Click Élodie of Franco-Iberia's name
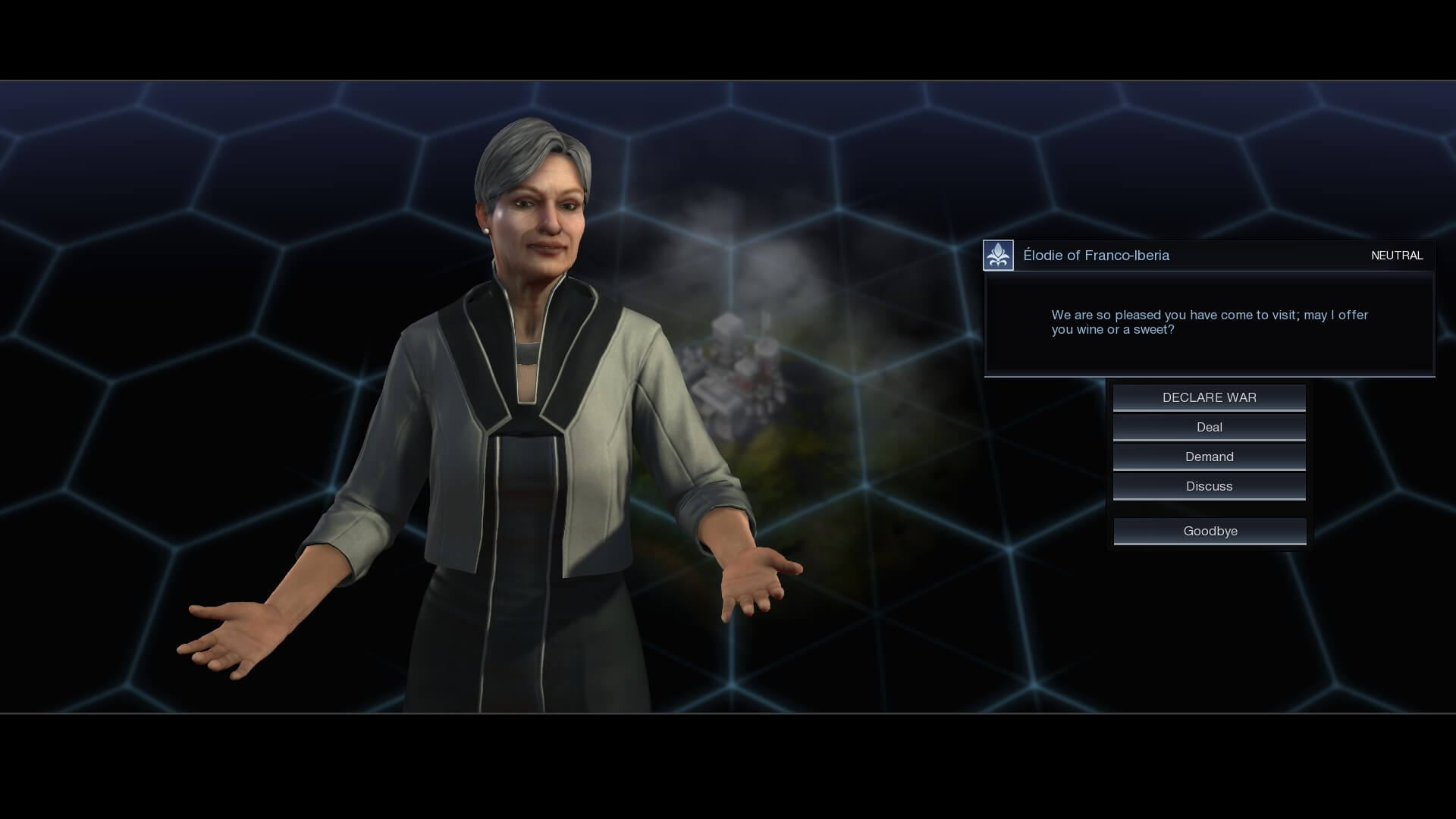1456x819 pixels. (1097, 255)
